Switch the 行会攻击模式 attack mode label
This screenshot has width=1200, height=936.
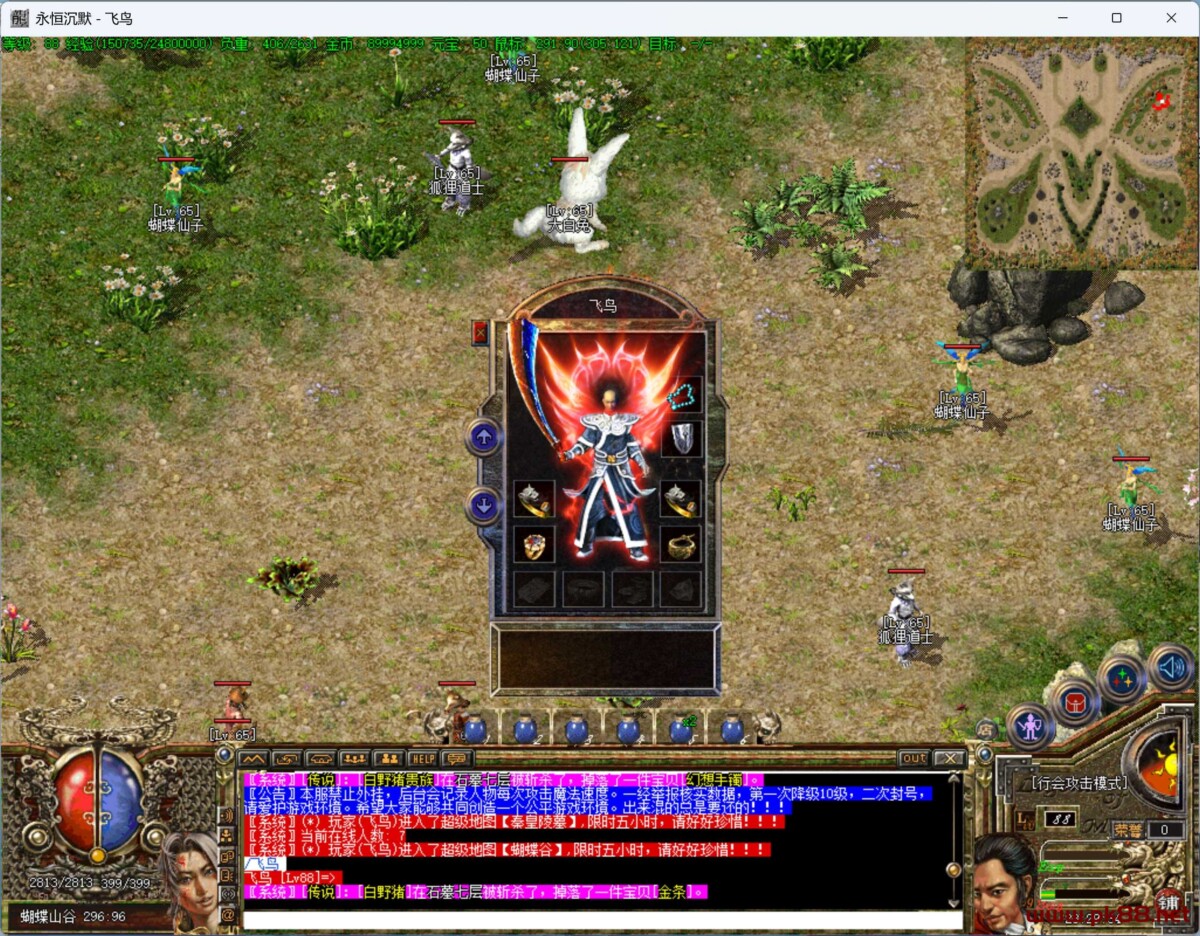[1079, 783]
